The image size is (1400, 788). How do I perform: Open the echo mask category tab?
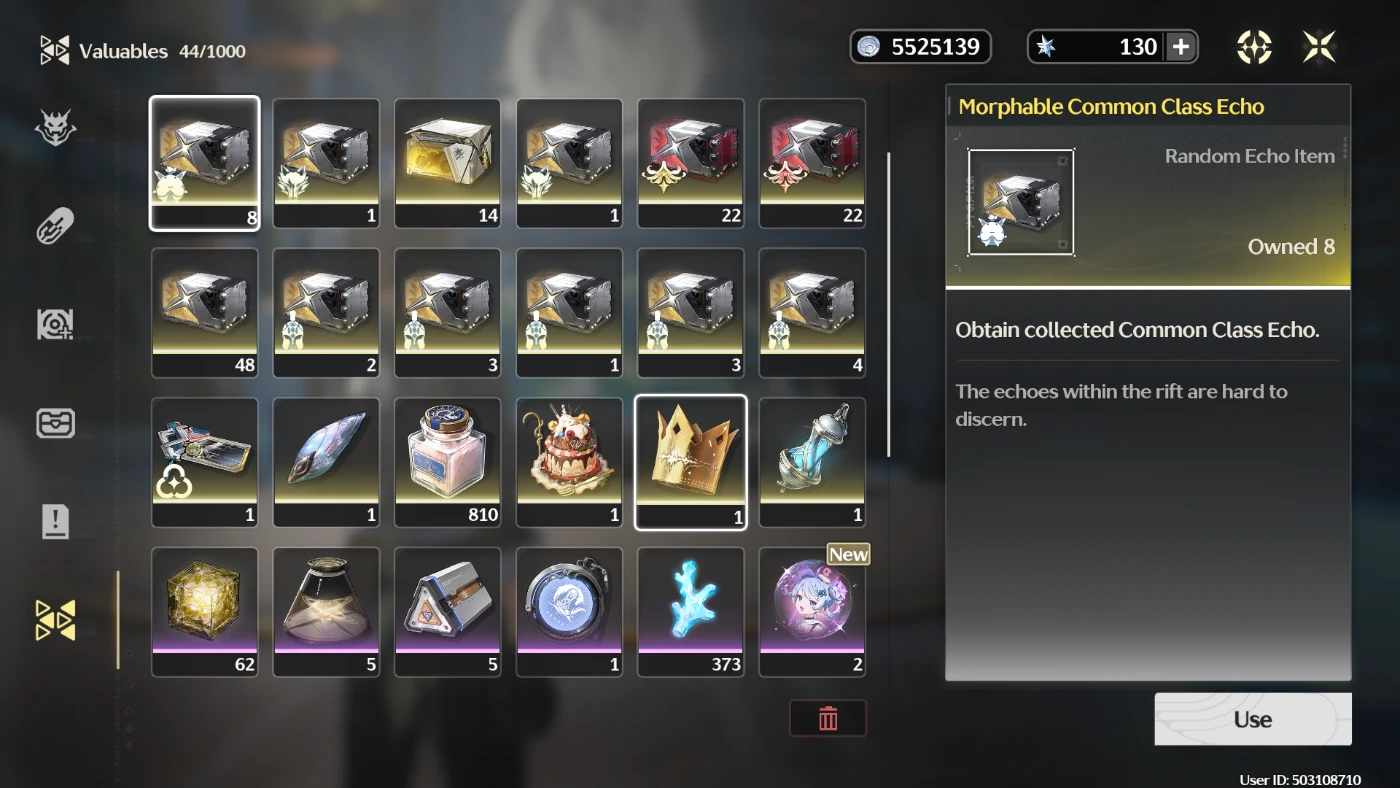coord(55,128)
